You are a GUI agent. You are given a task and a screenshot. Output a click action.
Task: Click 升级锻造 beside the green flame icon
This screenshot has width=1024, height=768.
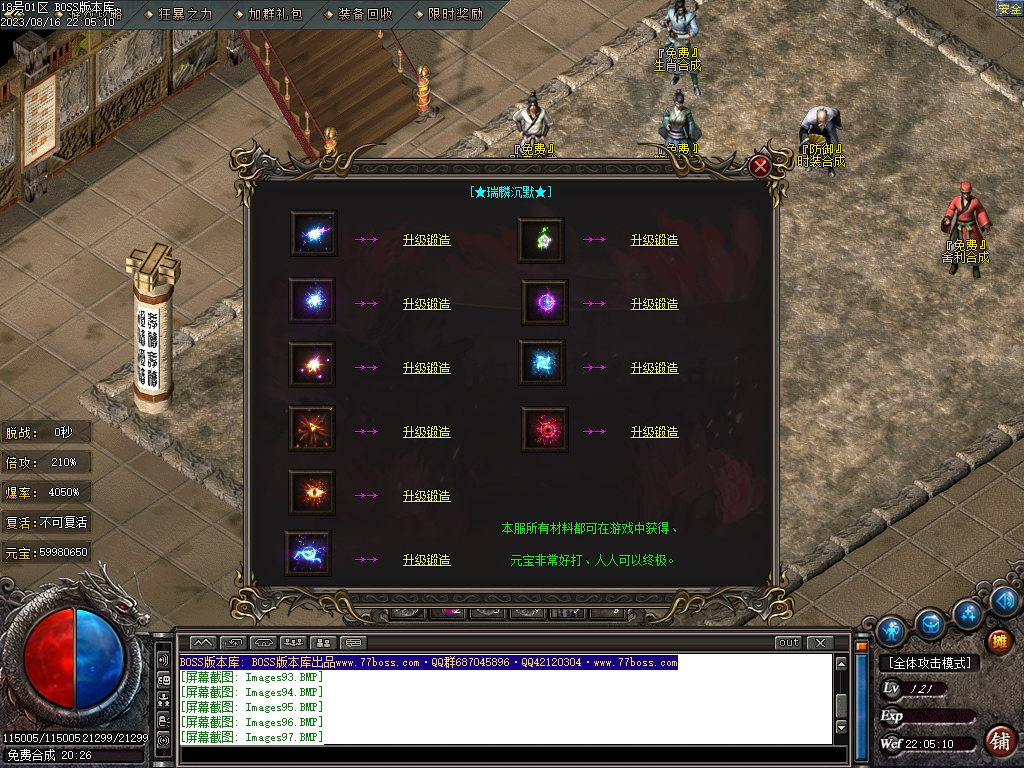pyautogui.click(x=654, y=240)
